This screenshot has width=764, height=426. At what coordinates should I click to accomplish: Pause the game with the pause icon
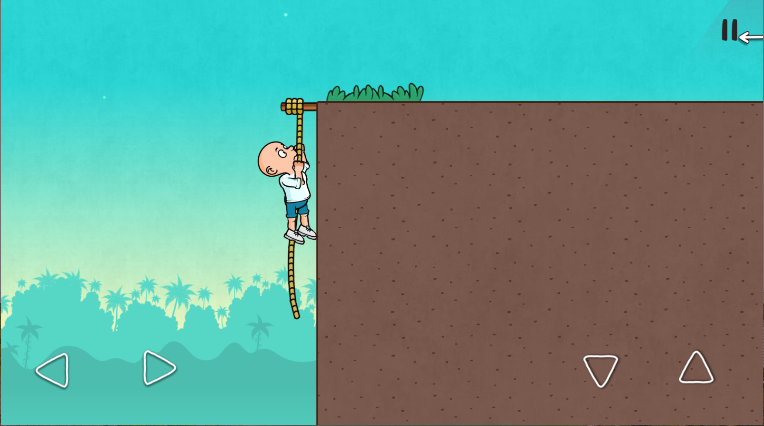pos(729,31)
